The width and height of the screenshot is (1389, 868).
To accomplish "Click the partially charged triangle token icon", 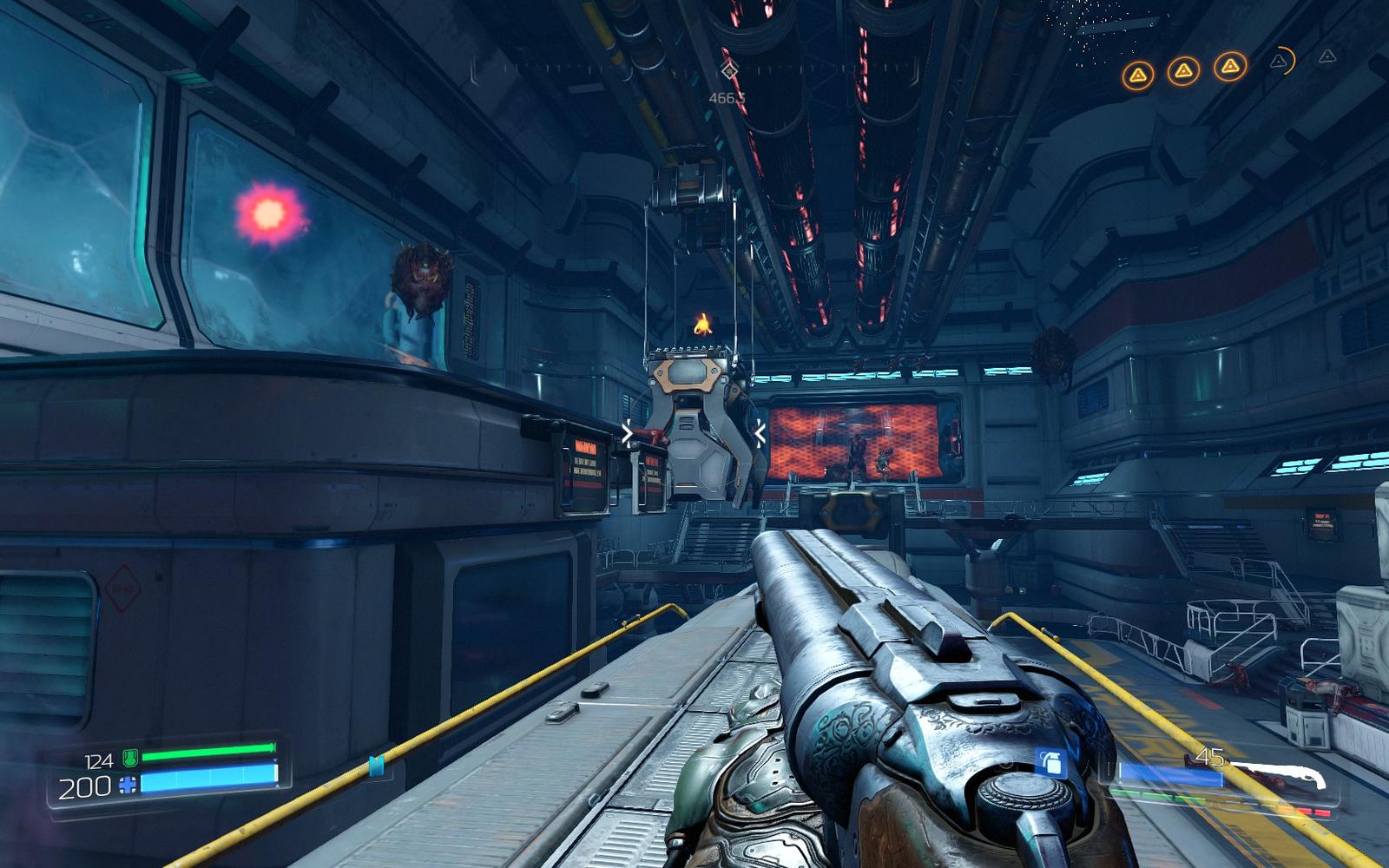I will pyautogui.click(x=1279, y=61).
